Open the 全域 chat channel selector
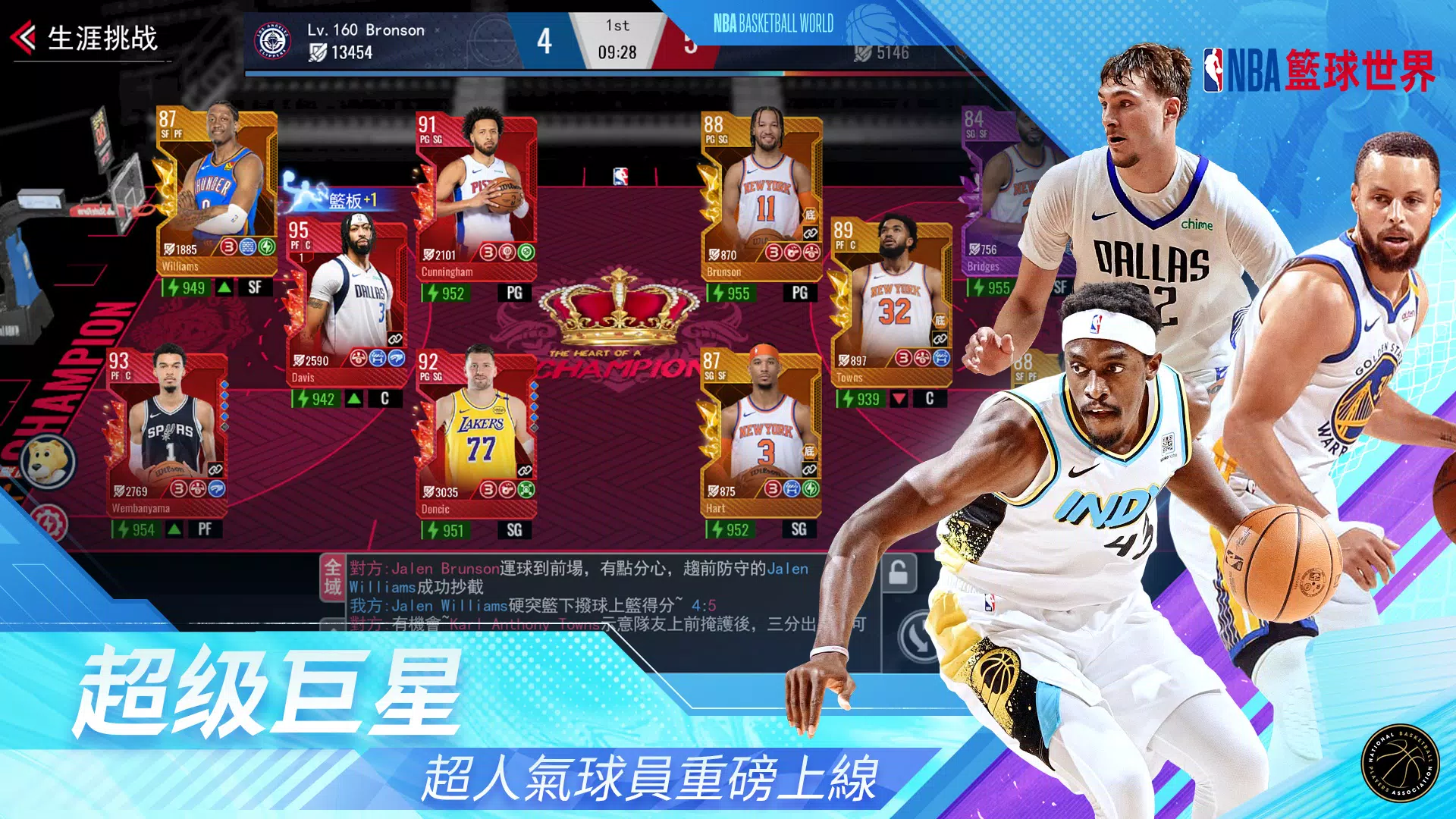Image resolution: width=1456 pixels, height=819 pixels. [x=334, y=576]
